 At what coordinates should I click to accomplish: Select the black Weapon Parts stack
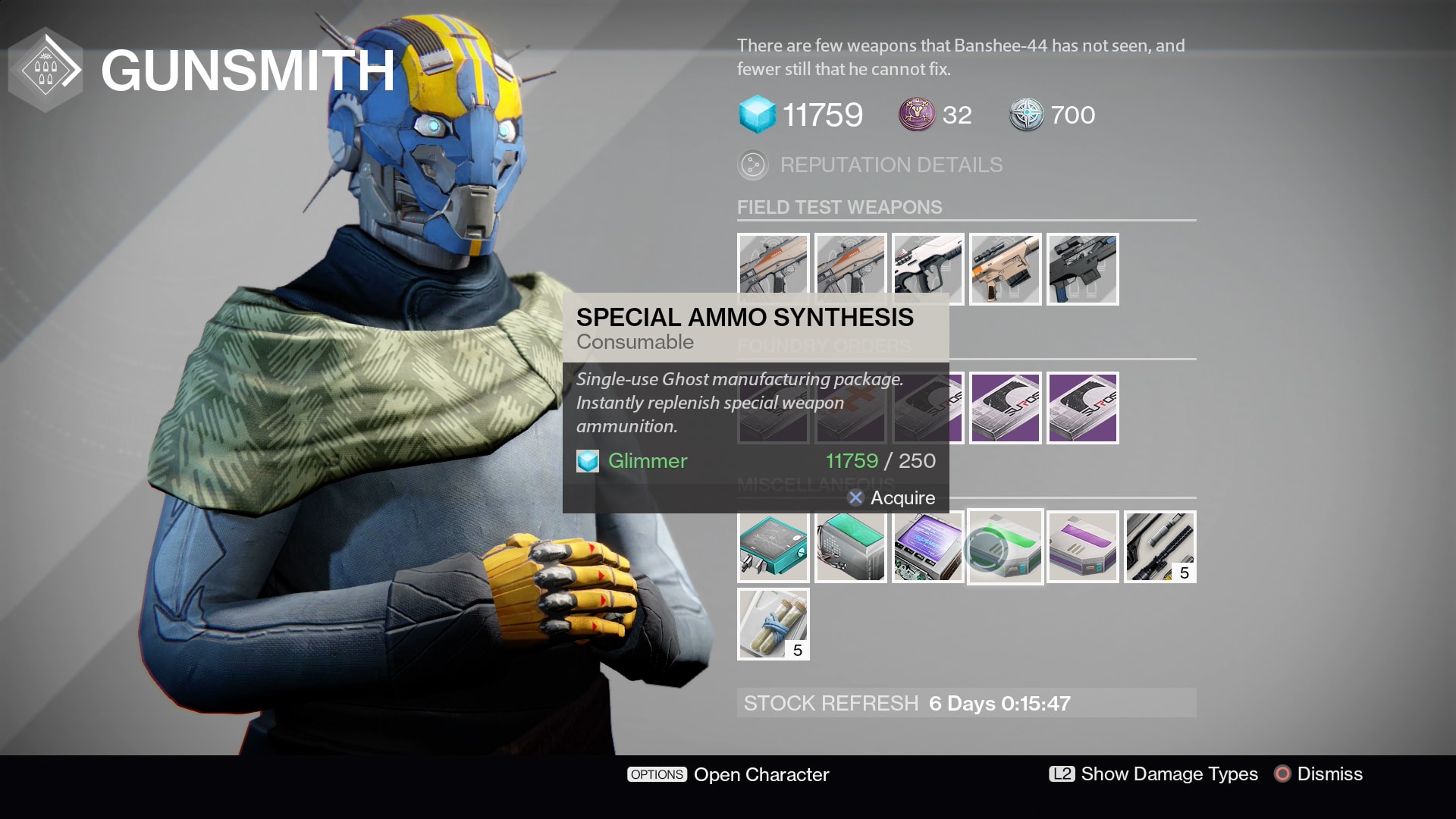1159,547
